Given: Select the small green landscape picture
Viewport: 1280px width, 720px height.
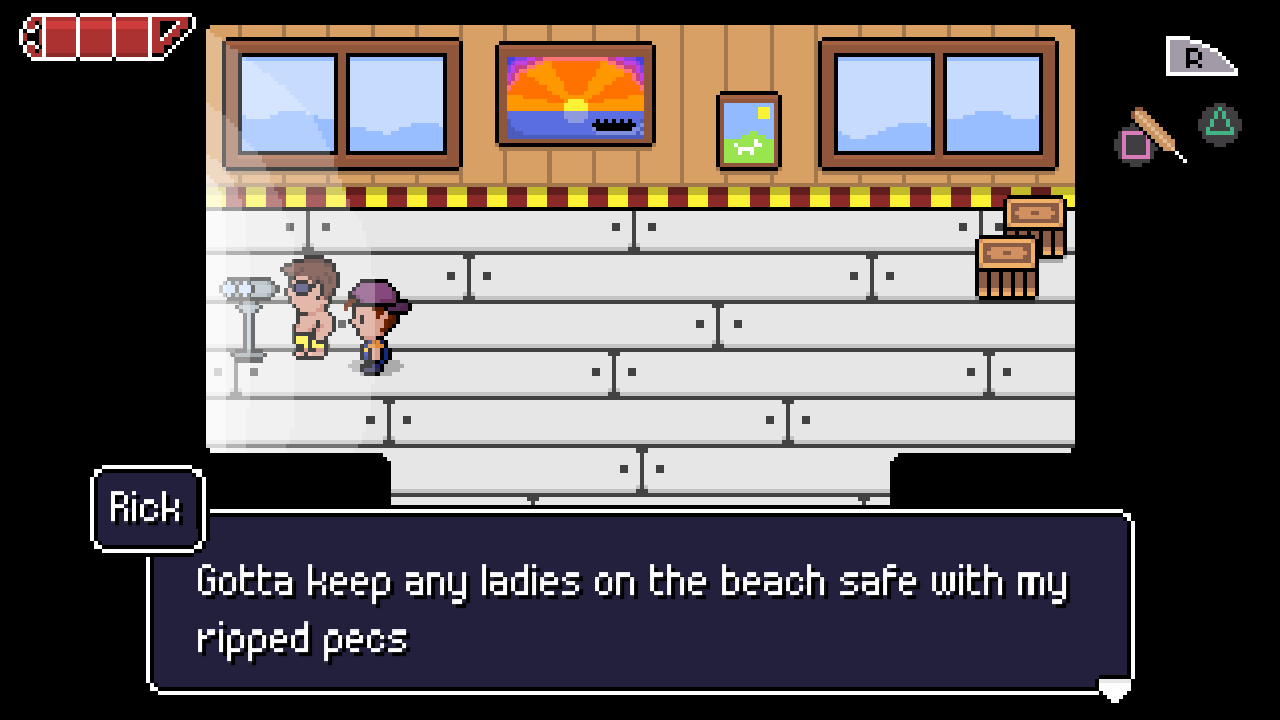Looking at the screenshot, I should 747,129.
